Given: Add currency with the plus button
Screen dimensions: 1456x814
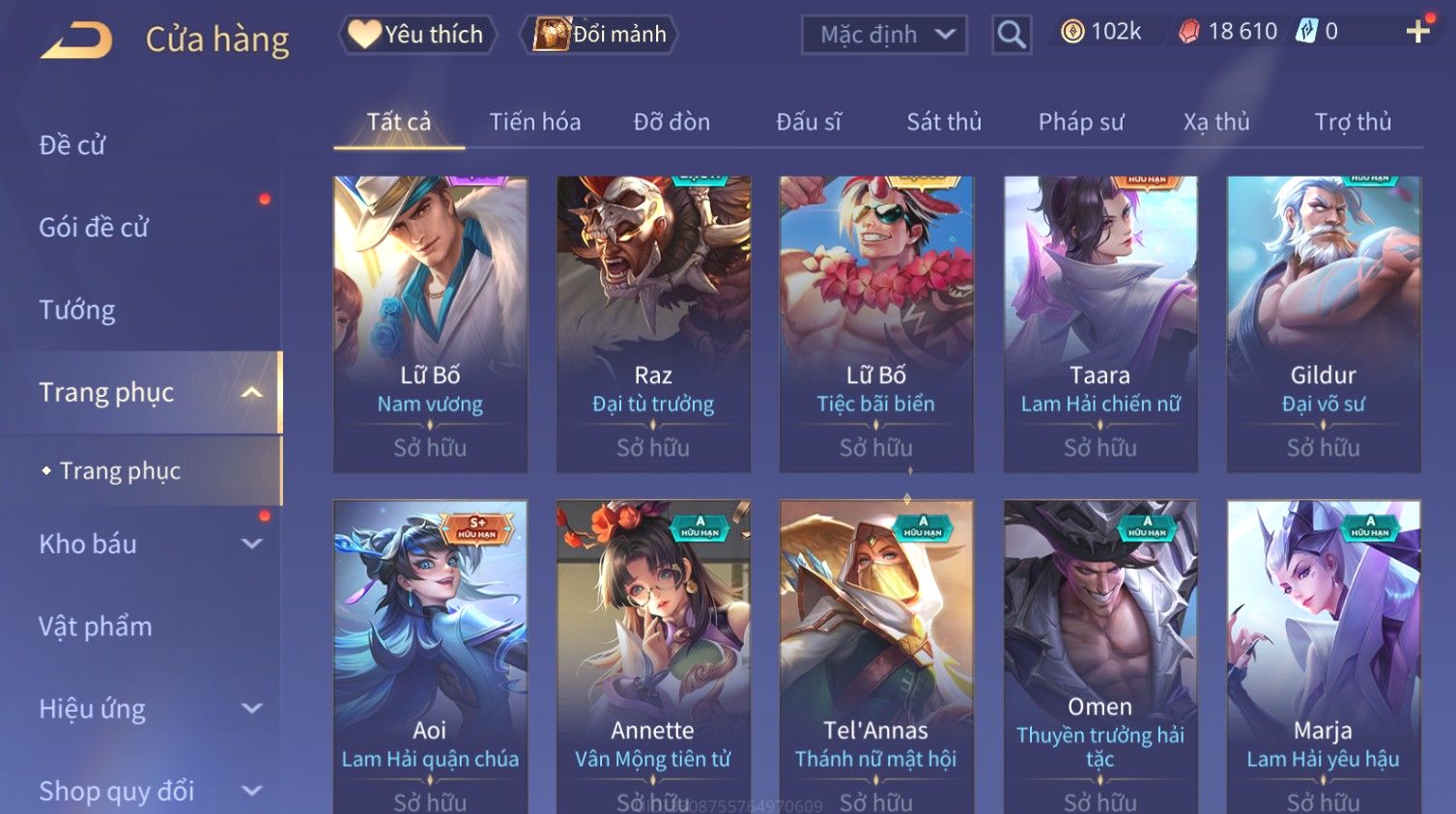Looking at the screenshot, I should tap(1417, 33).
